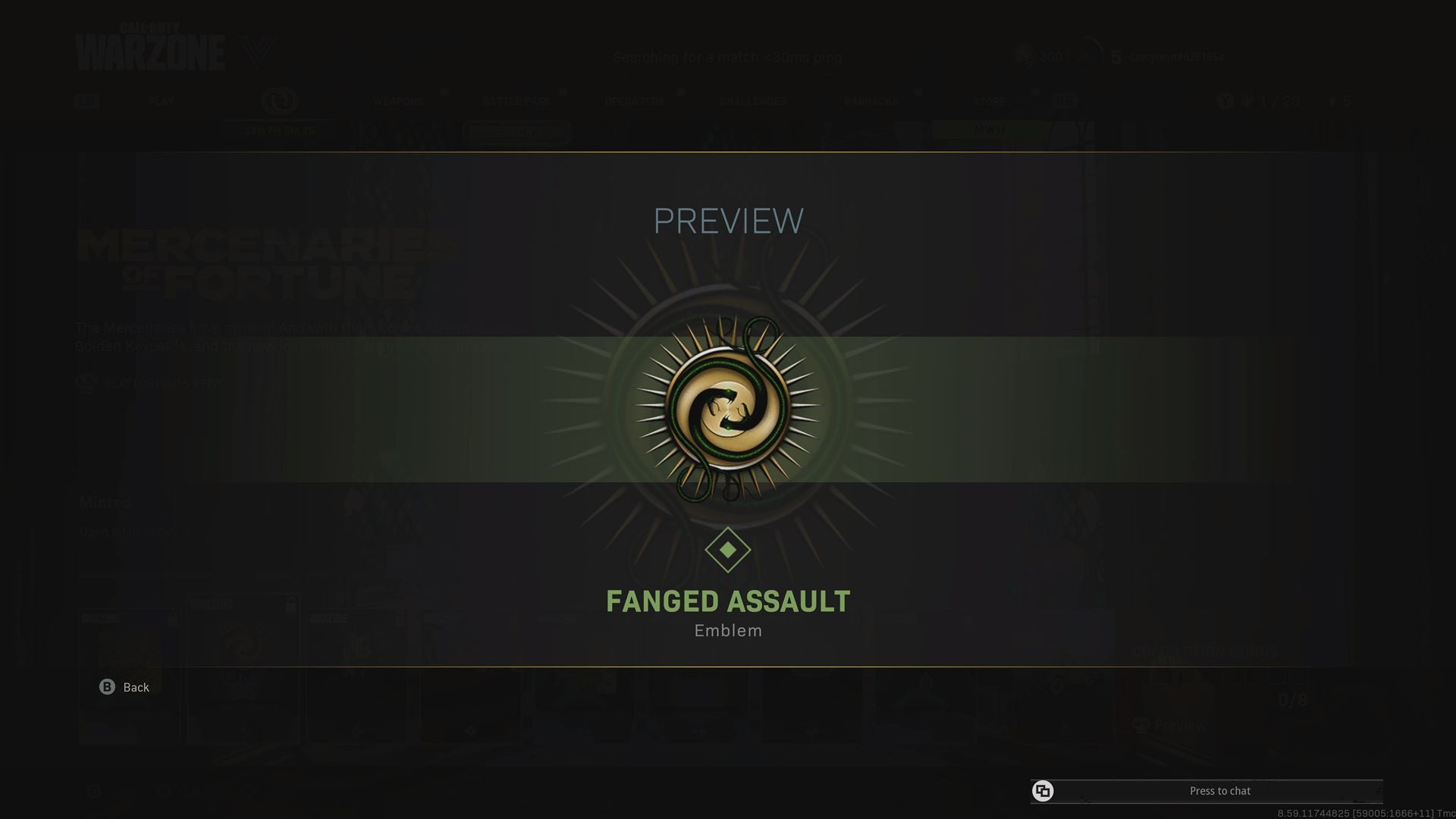Expand the SEASON selector
This screenshot has height=819, width=1456.
[516, 130]
